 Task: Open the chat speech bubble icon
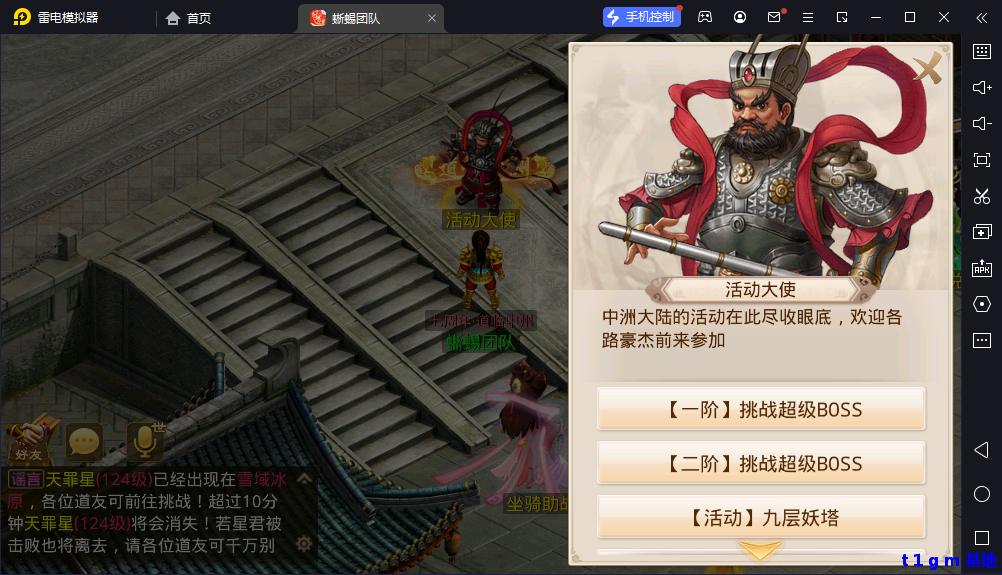pyautogui.click(x=85, y=440)
